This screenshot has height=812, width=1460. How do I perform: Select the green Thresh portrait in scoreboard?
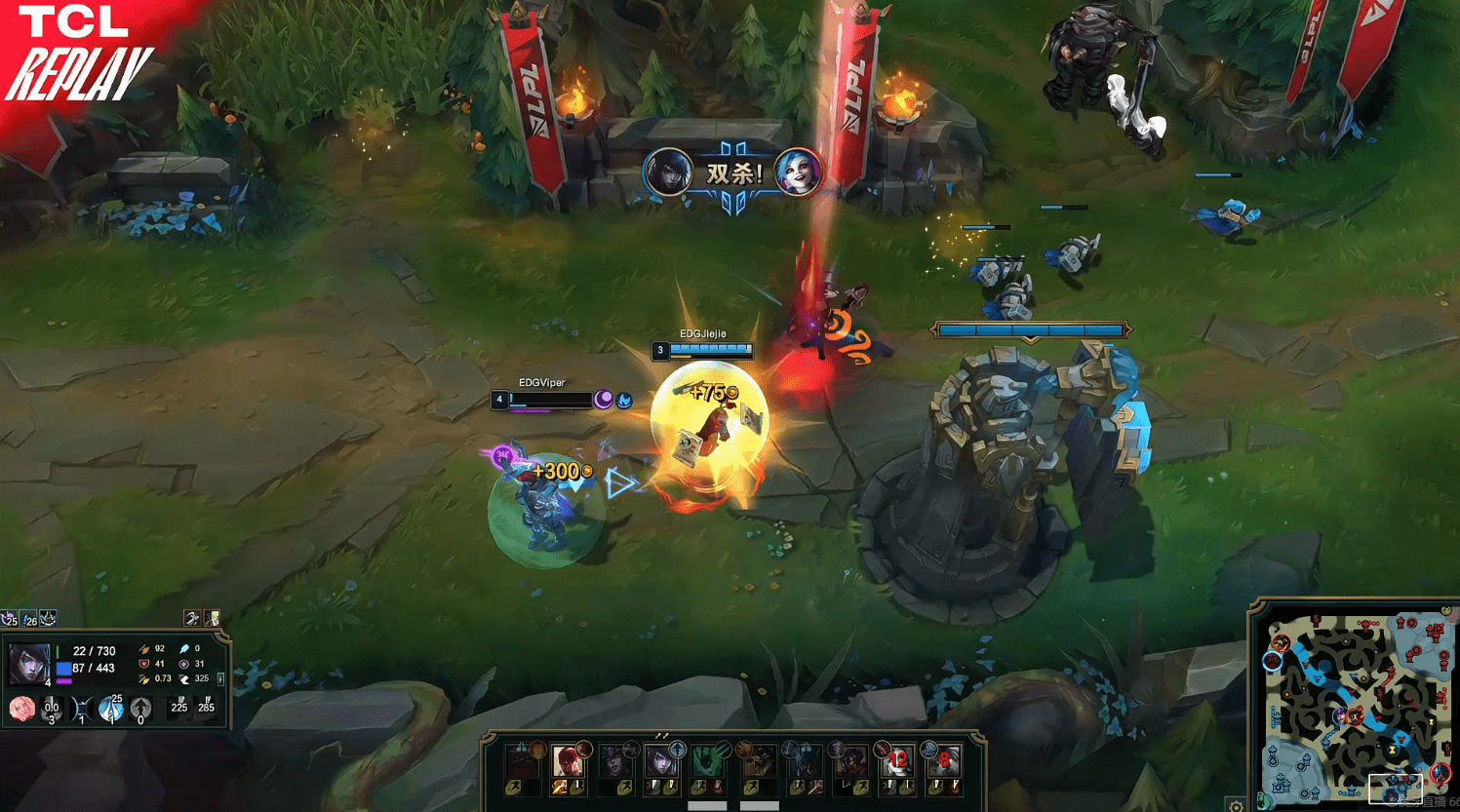(708, 760)
